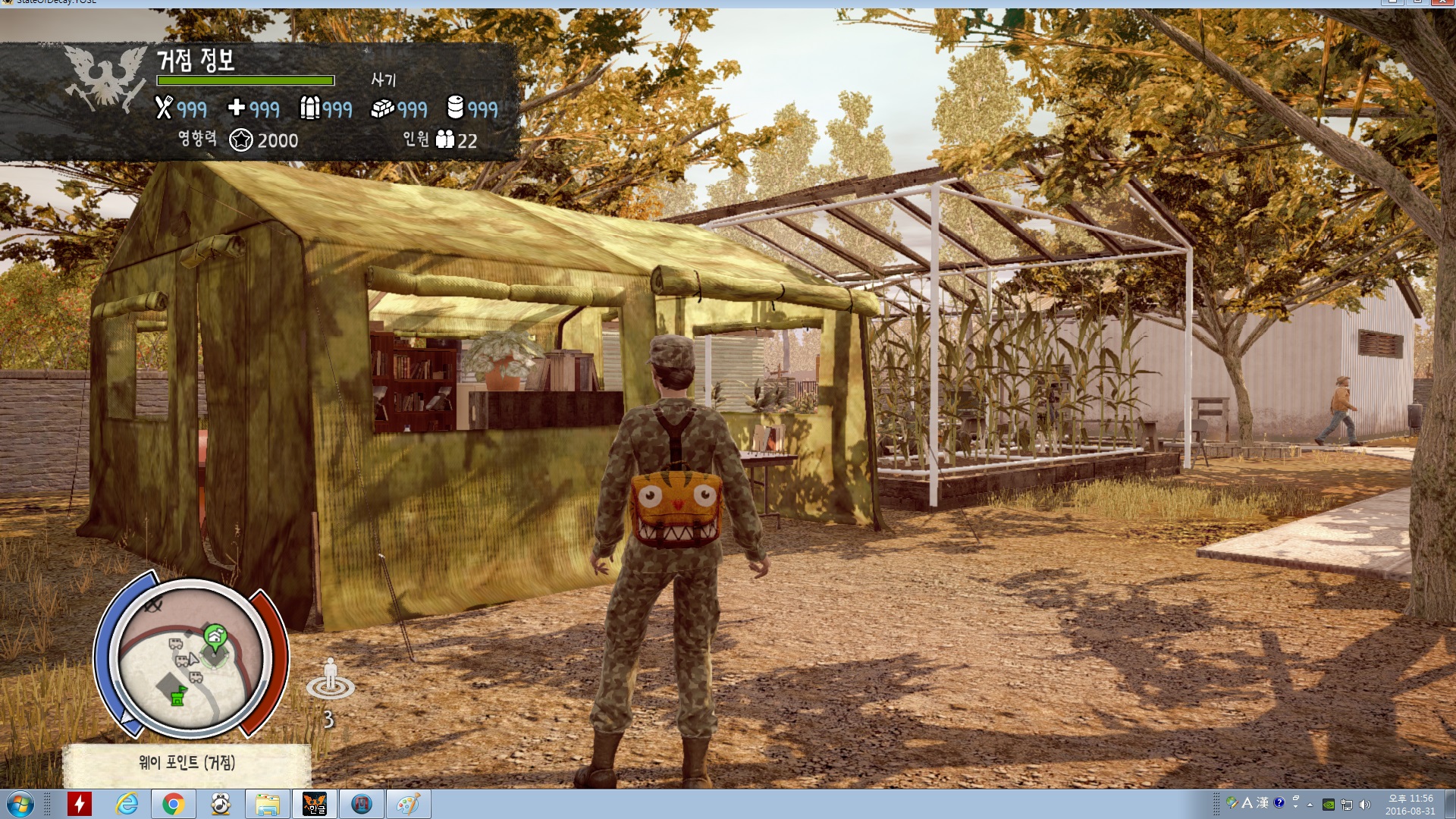
Task: Switch to Google Chrome on the taskbar
Action: click(173, 804)
